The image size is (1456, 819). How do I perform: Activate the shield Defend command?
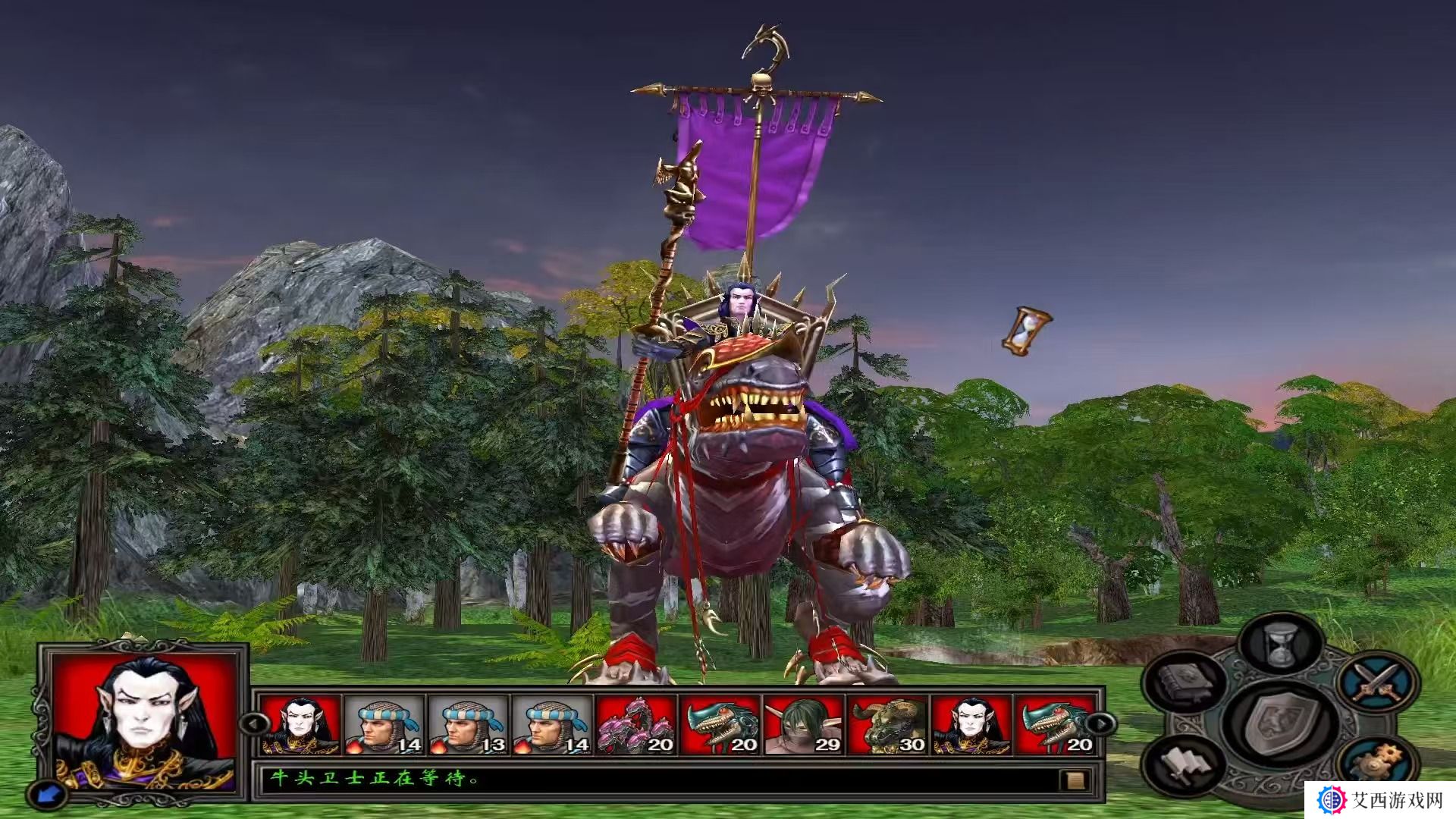point(1280,720)
